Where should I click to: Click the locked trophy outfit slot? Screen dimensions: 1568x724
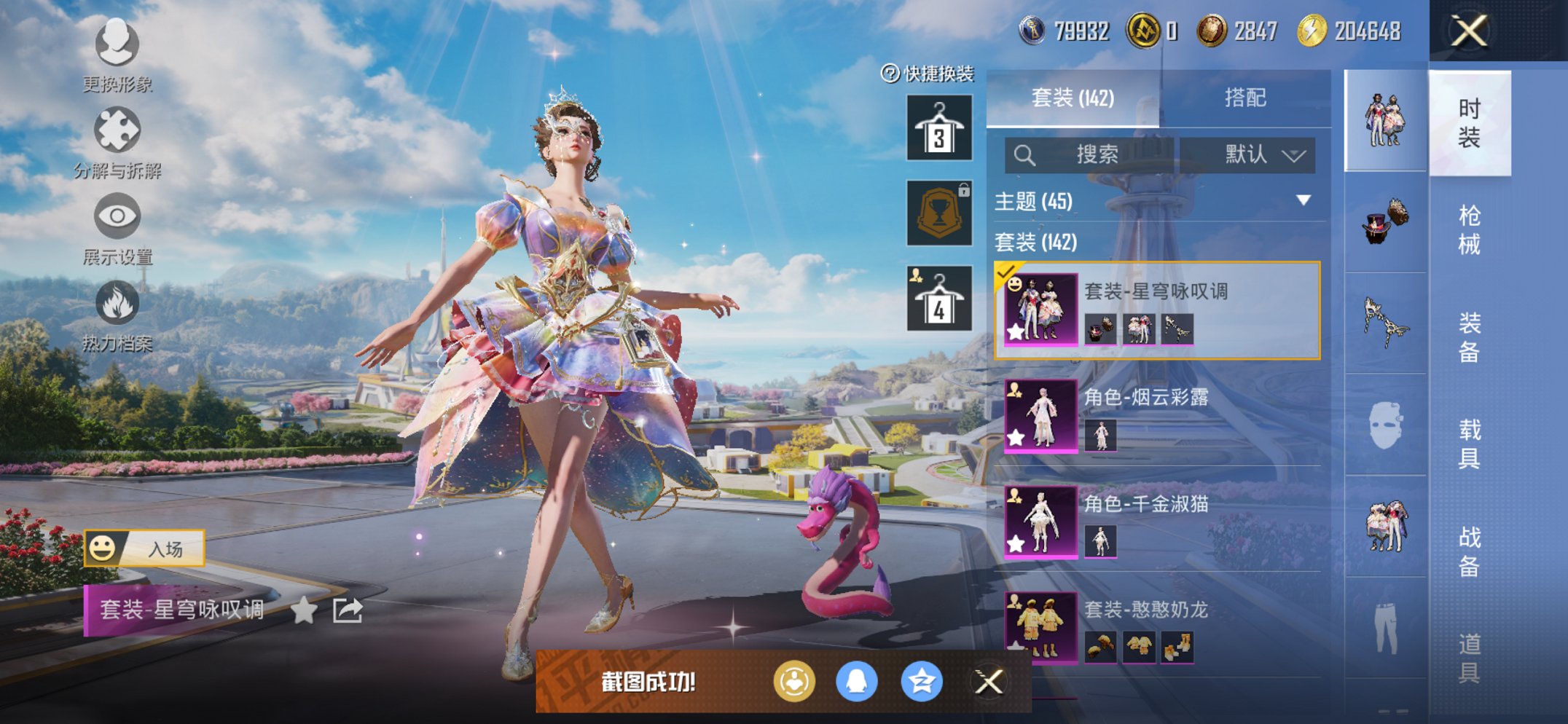939,213
